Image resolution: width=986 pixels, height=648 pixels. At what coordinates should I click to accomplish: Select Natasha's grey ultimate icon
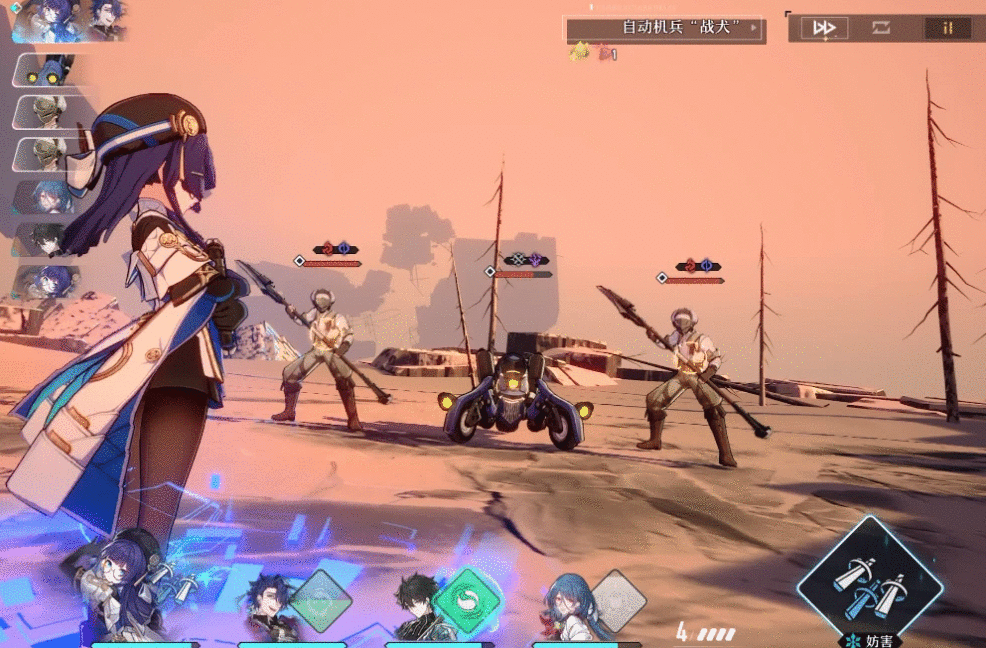pyautogui.click(x=618, y=600)
